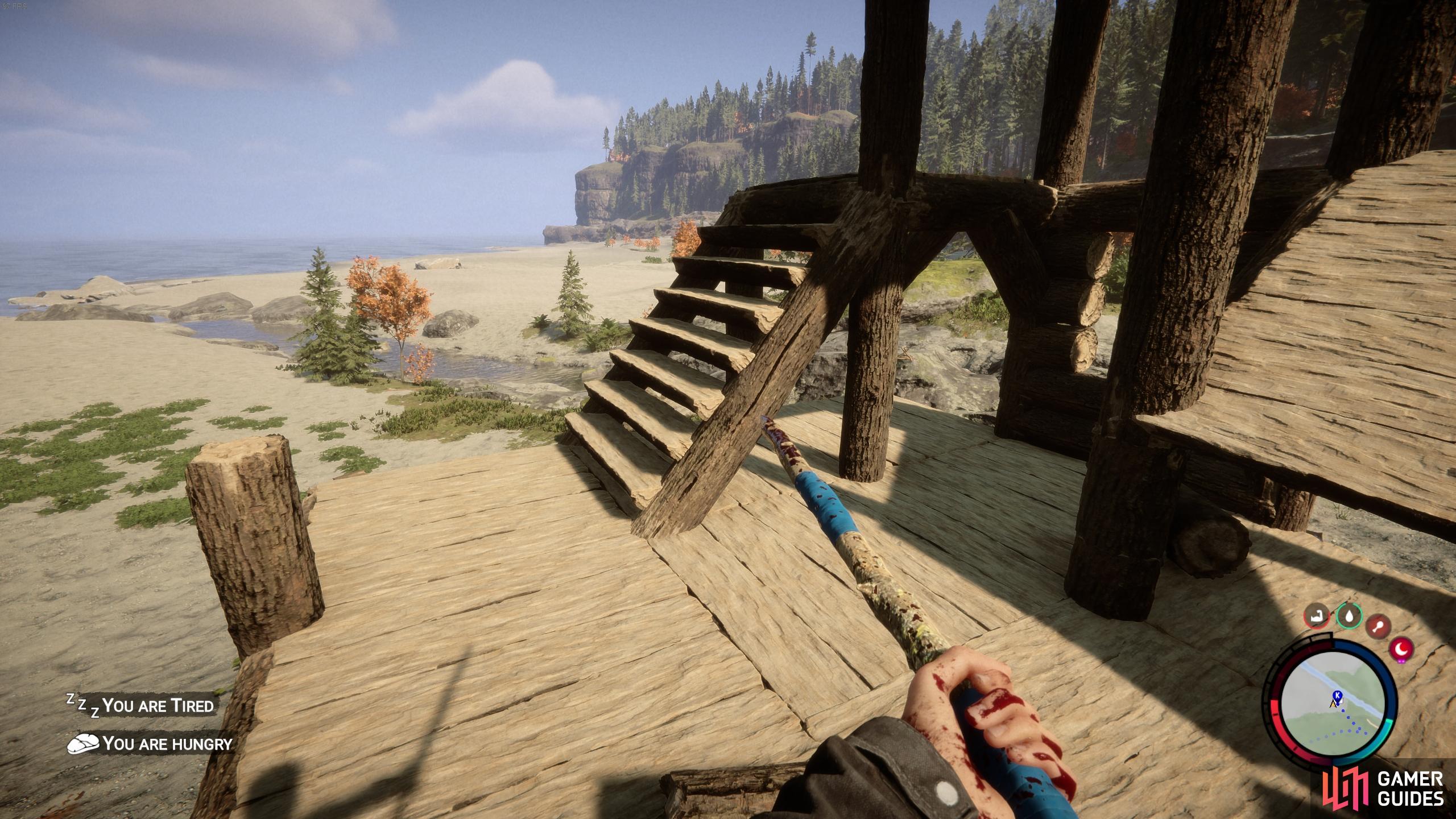The height and width of the screenshot is (819, 1456).
Task: Click the "You are Hungry" notification
Action: coord(150,743)
